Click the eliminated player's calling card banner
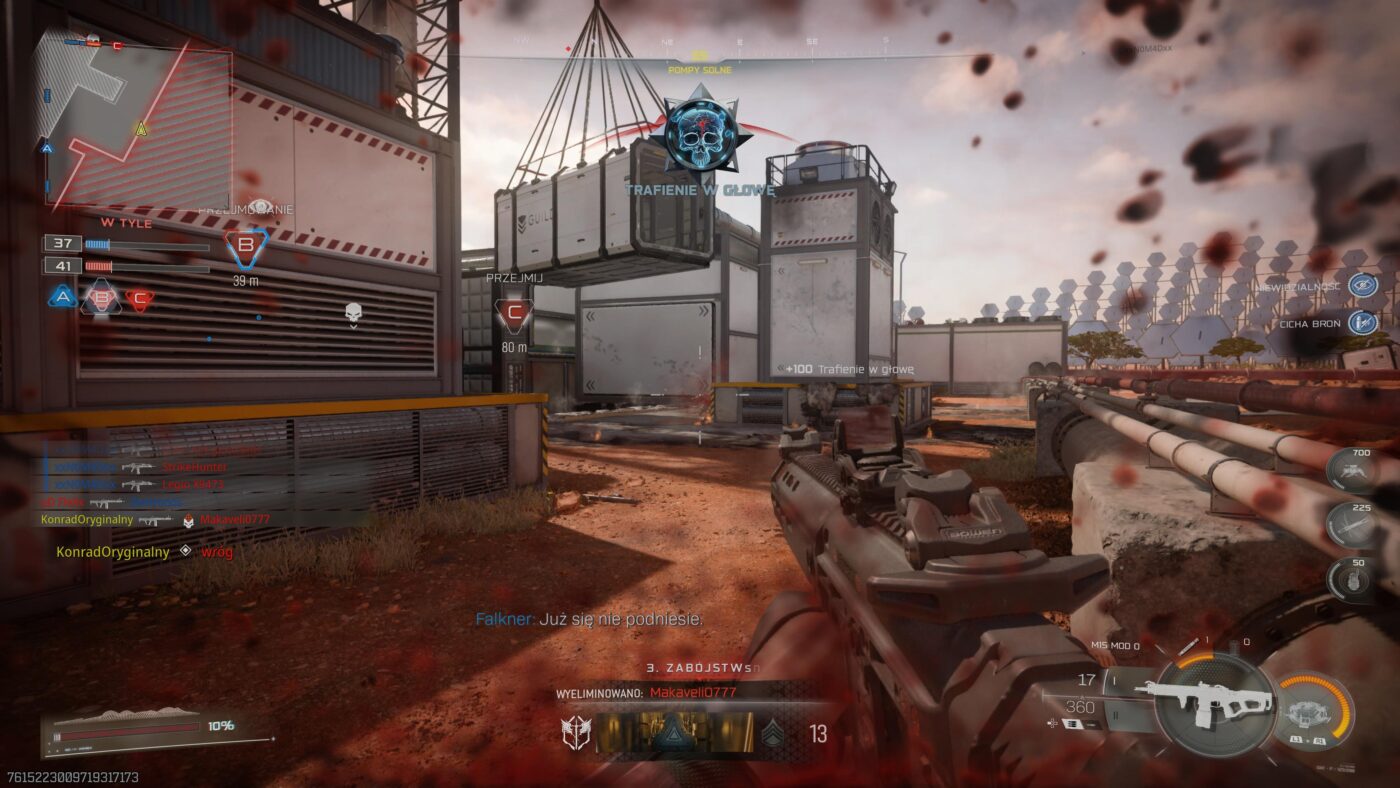 click(x=675, y=732)
